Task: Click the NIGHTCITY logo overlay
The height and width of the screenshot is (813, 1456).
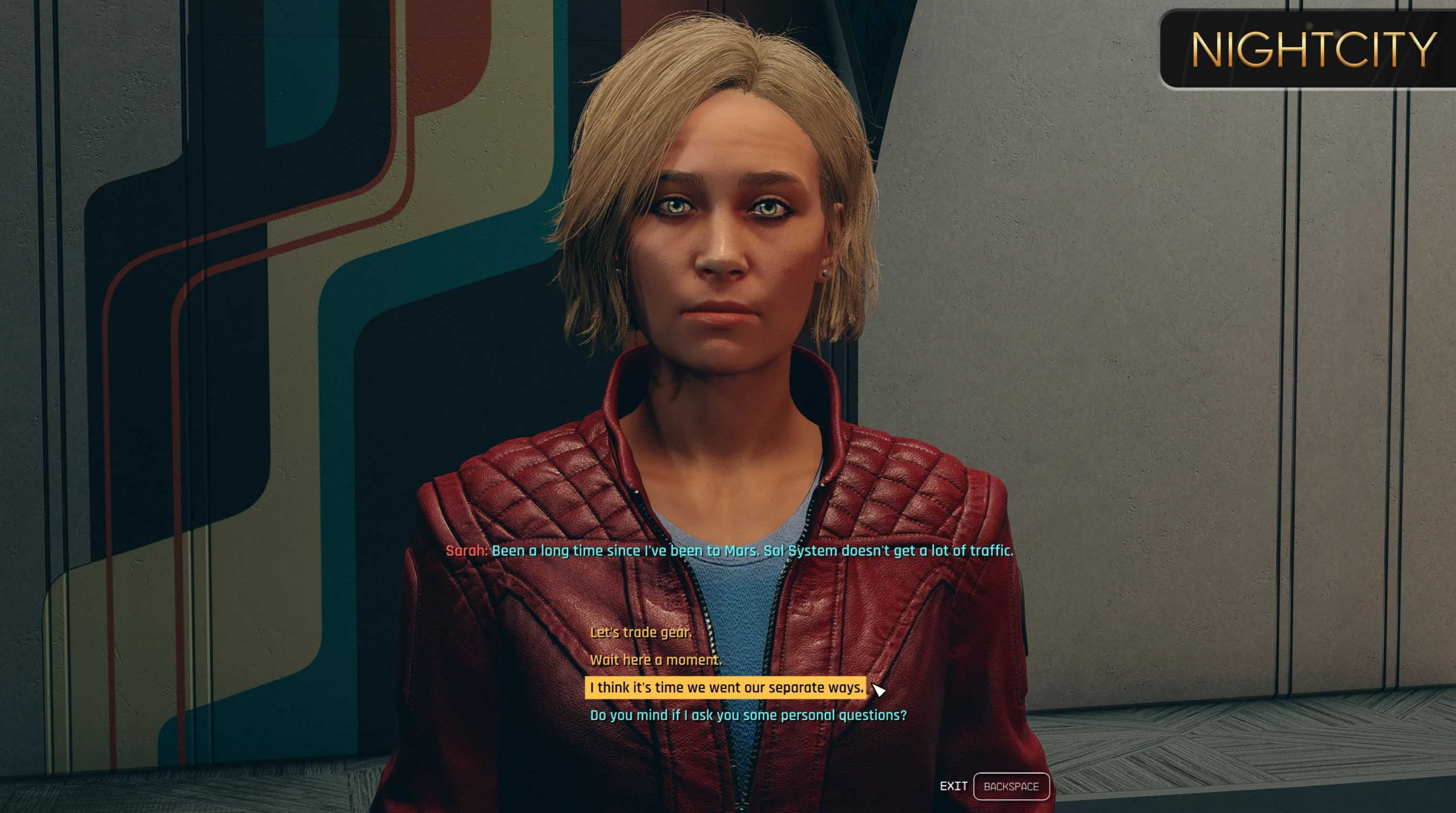Action: (1313, 50)
